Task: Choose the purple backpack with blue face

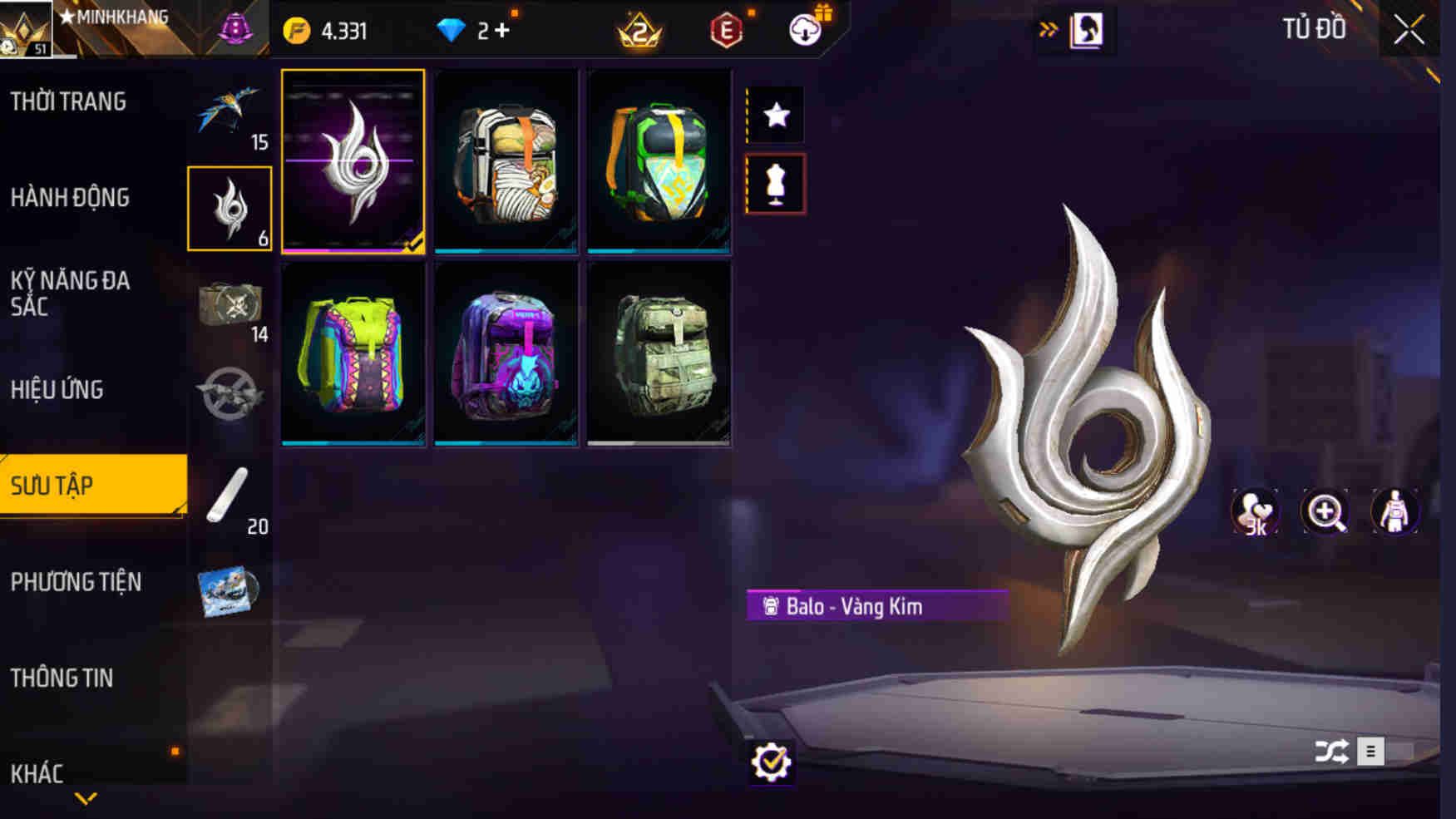Action: tap(506, 354)
